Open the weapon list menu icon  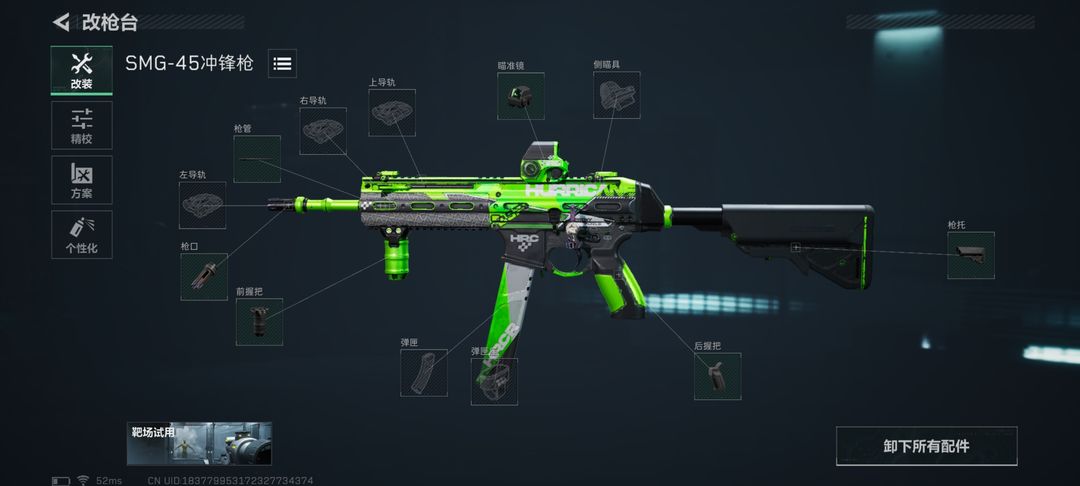coord(282,64)
